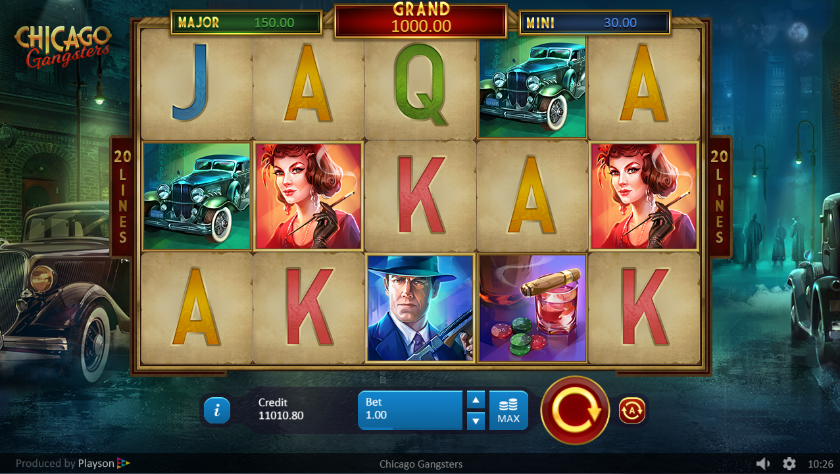Screen dimensions: 840x474
Task: Decrease the bet with the down arrow
Action: (476, 421)
